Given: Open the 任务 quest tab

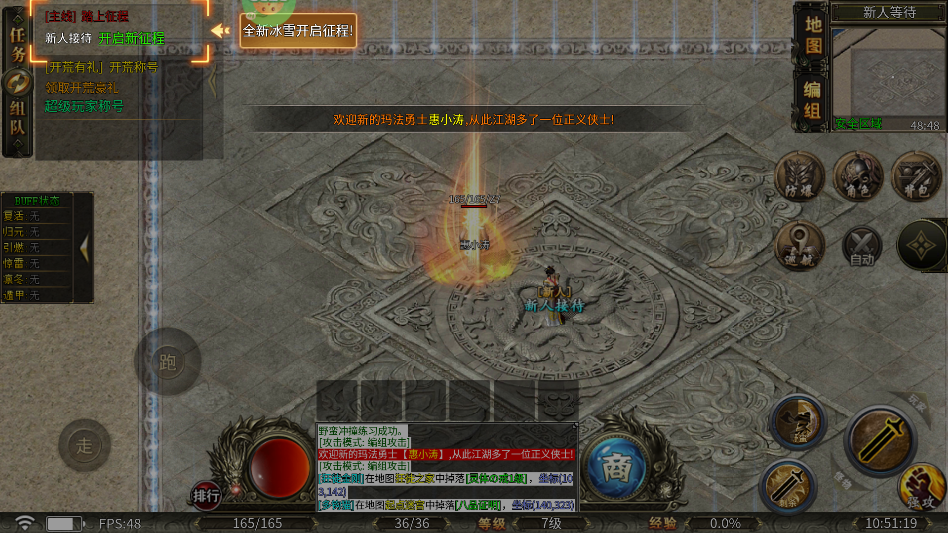Looking at the screenshot, I should [x=17, y=45].
